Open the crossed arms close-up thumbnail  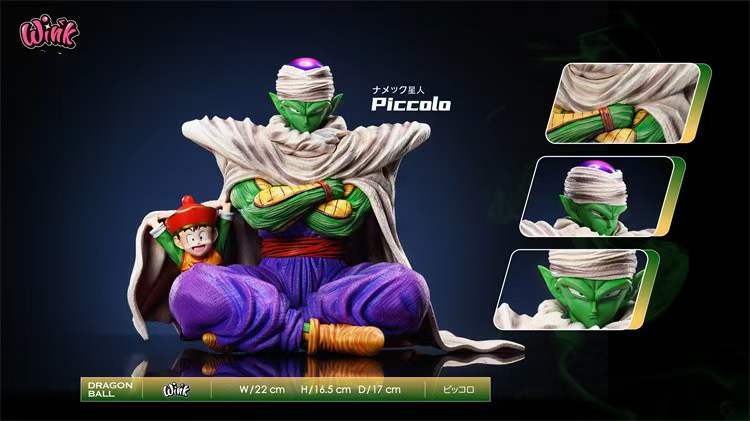[x=624, y=103]
